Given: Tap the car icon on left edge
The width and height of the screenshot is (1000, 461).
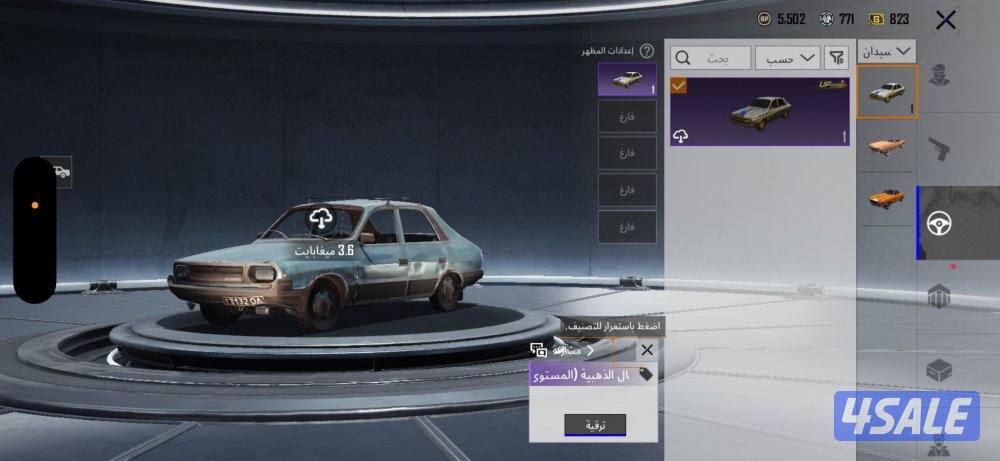Looking at the screenshot, I should click(x=61, y=172).
